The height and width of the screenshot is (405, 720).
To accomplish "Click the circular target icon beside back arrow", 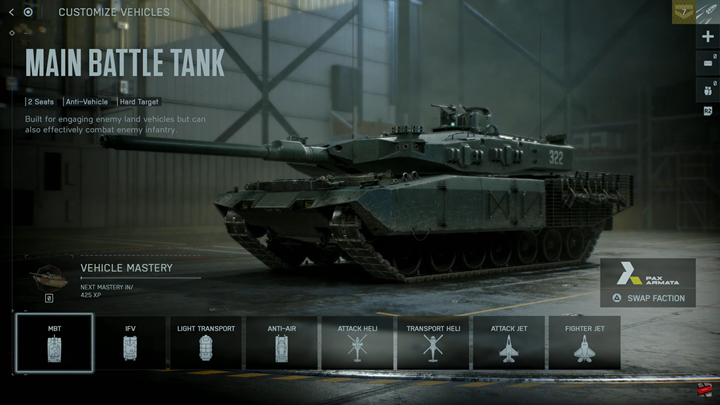I will click(28, 12).
